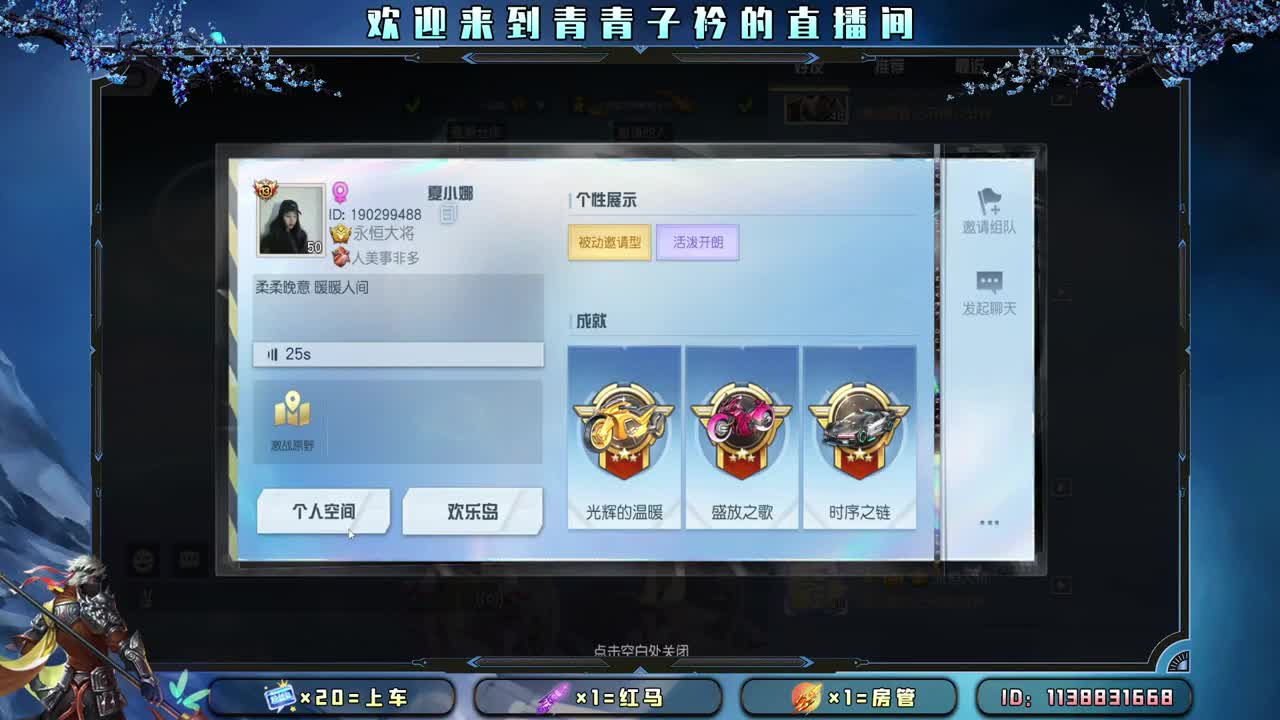Select the 光辉的温暖 achievement medal
1280x720 pixels.
coord(623,432)
